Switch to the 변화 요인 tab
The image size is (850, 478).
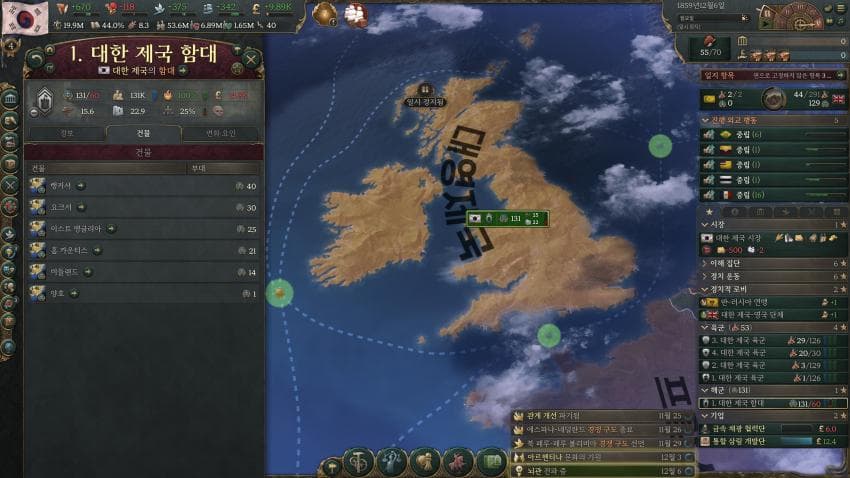[x=220, y=132]
